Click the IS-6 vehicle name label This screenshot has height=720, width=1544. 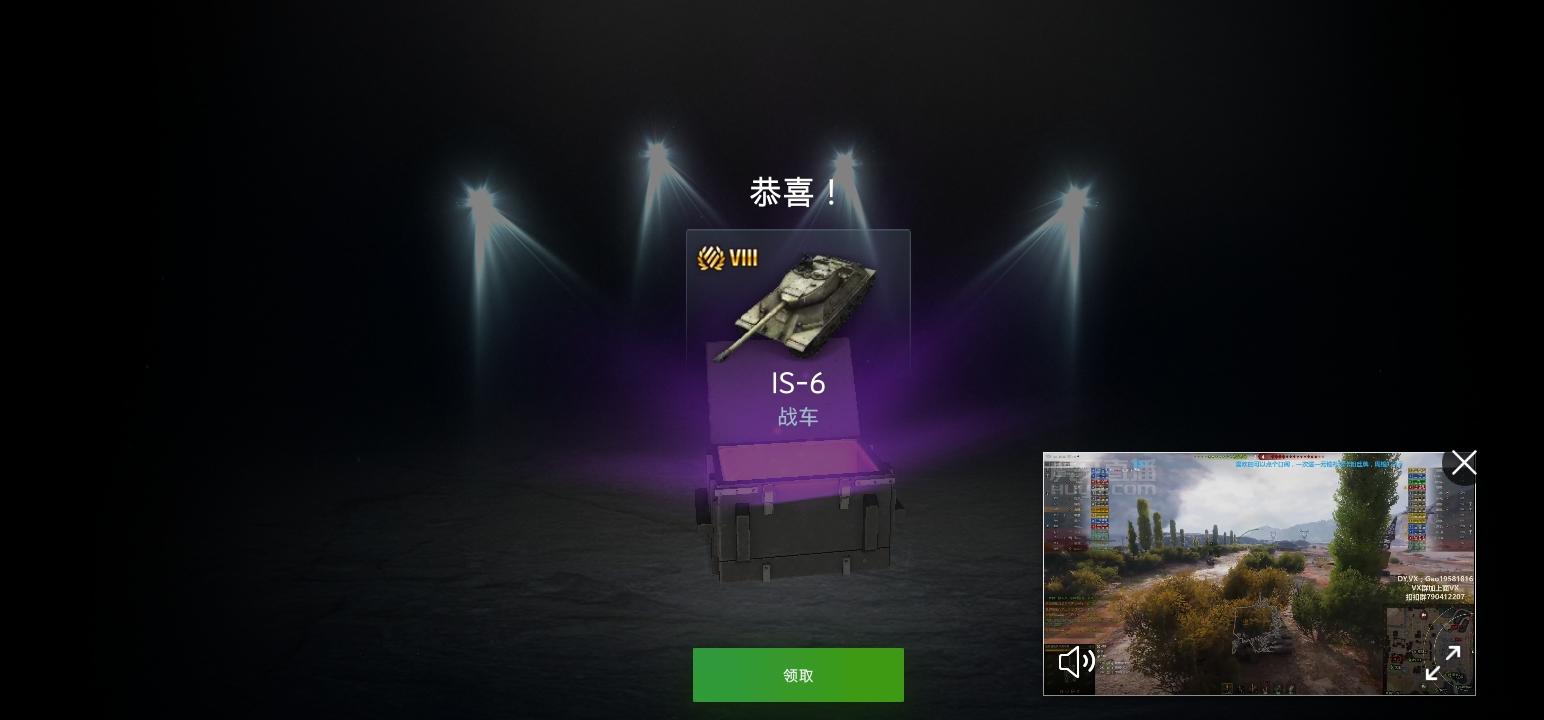pyautogui.click(x=798, y=383)
